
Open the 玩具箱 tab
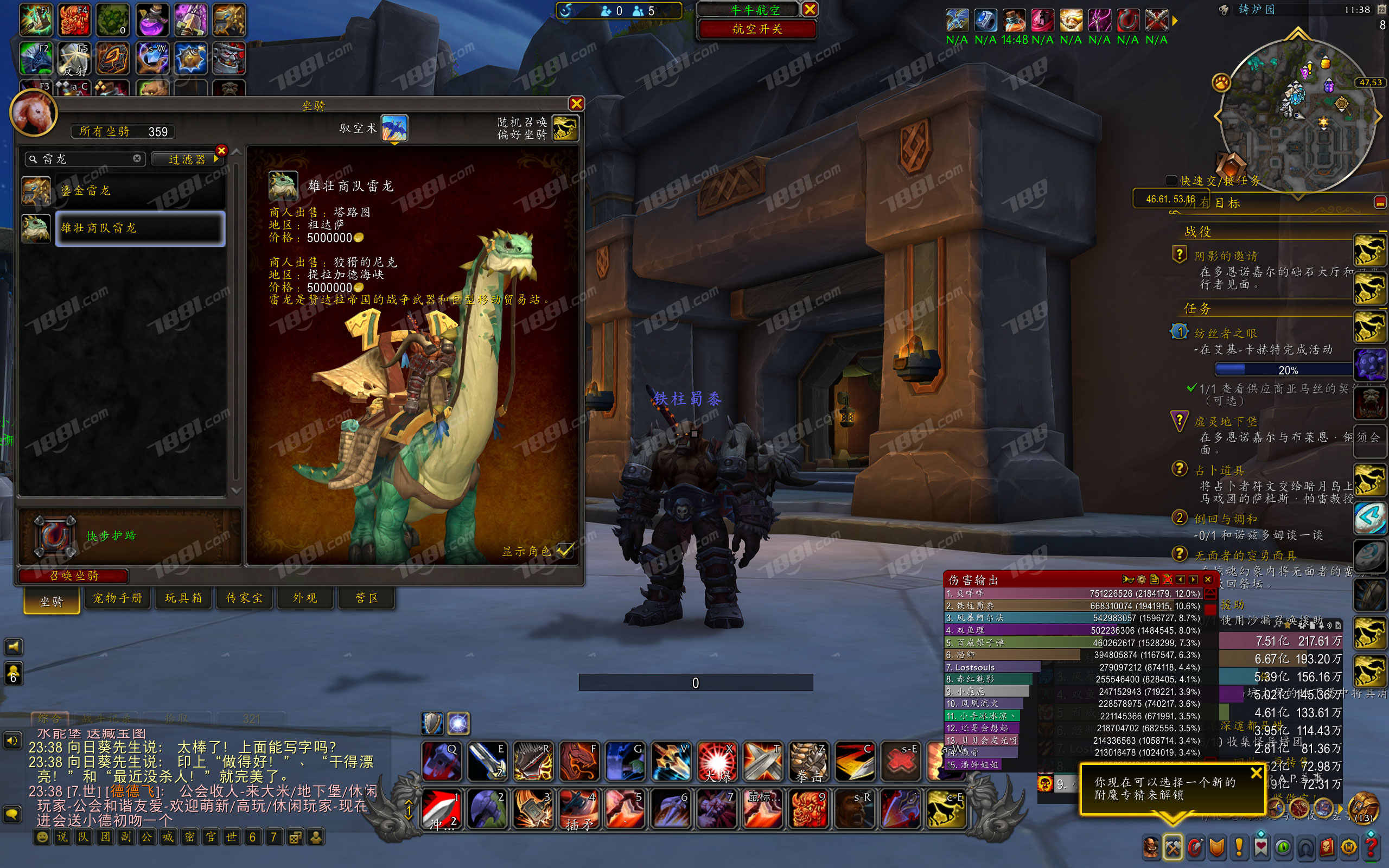184,598
